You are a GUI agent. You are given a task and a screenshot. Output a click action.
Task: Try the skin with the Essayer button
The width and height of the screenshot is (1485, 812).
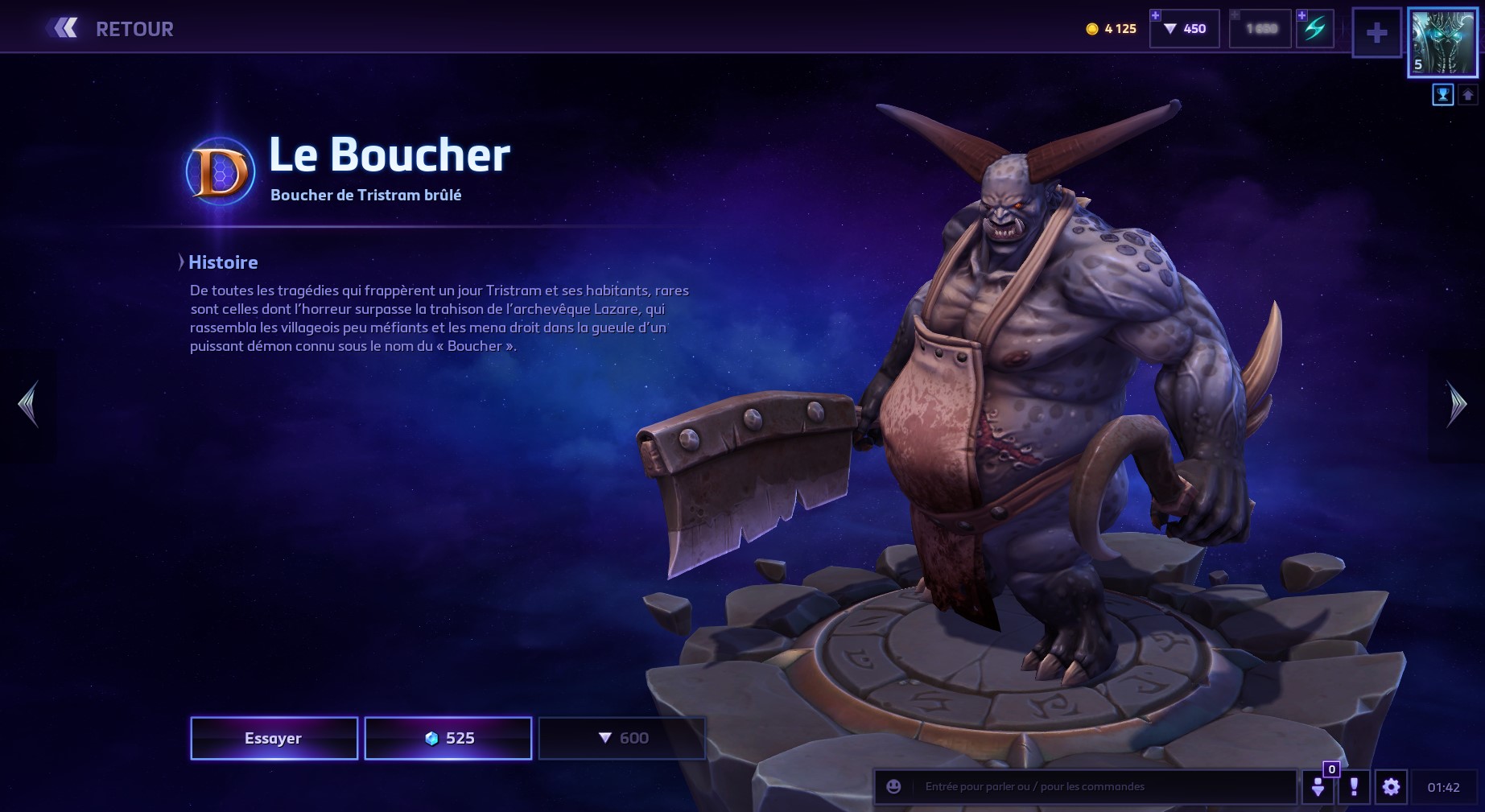(274, 738)
